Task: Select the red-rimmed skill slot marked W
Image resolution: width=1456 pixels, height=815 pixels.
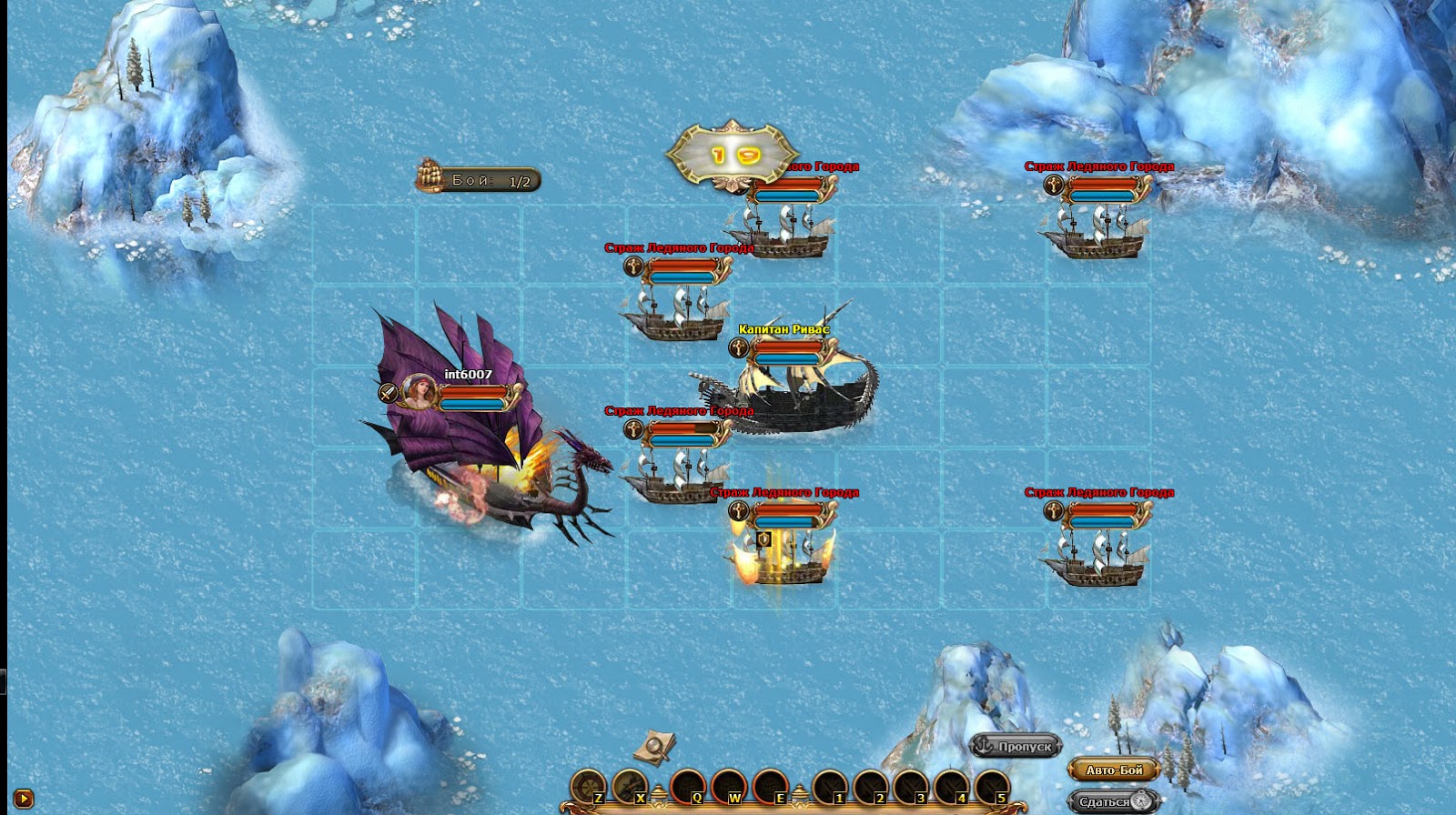Action: tap(729, 785)
